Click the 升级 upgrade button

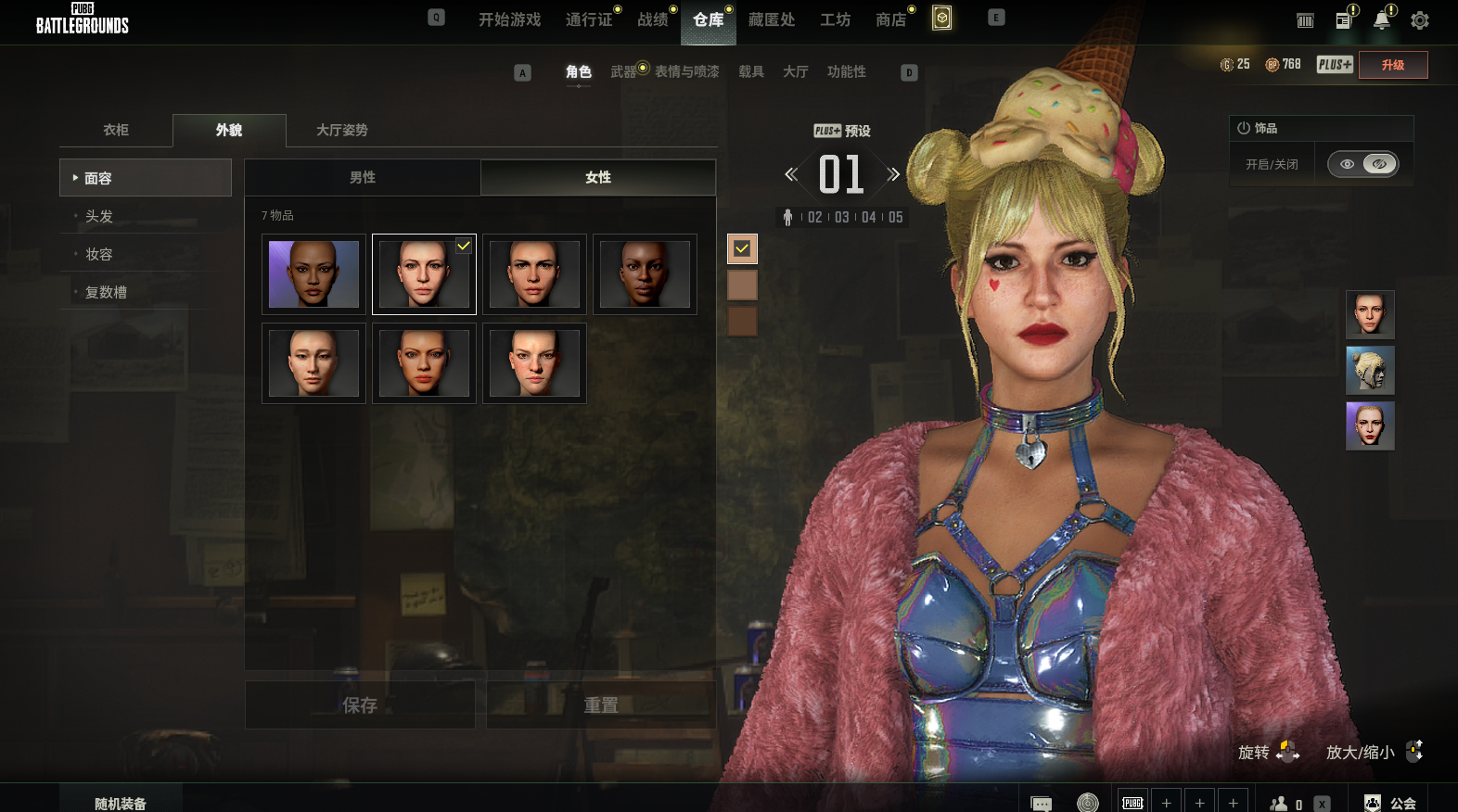pos(1392,65)
